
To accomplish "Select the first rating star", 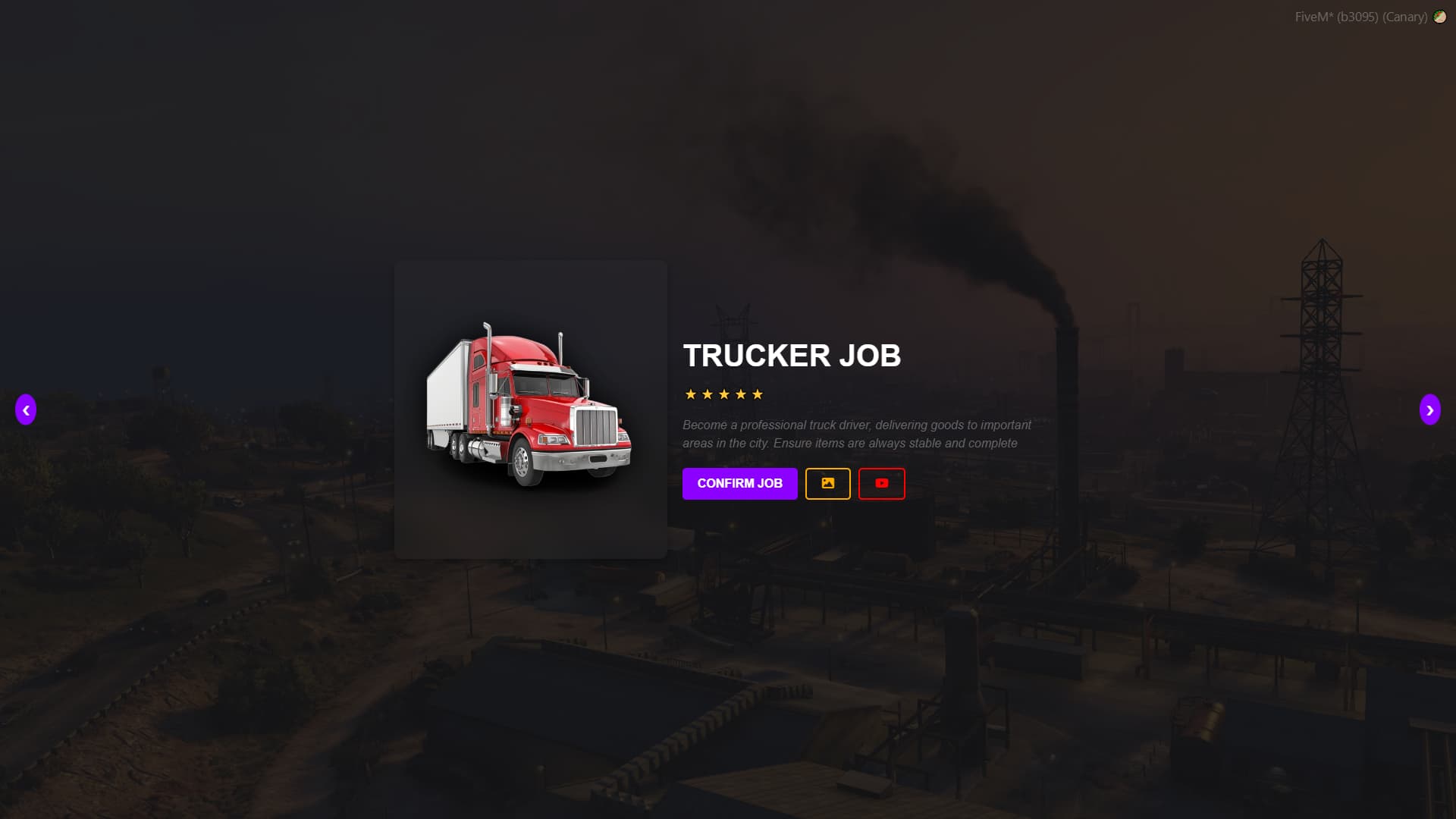I will [691, 394].
